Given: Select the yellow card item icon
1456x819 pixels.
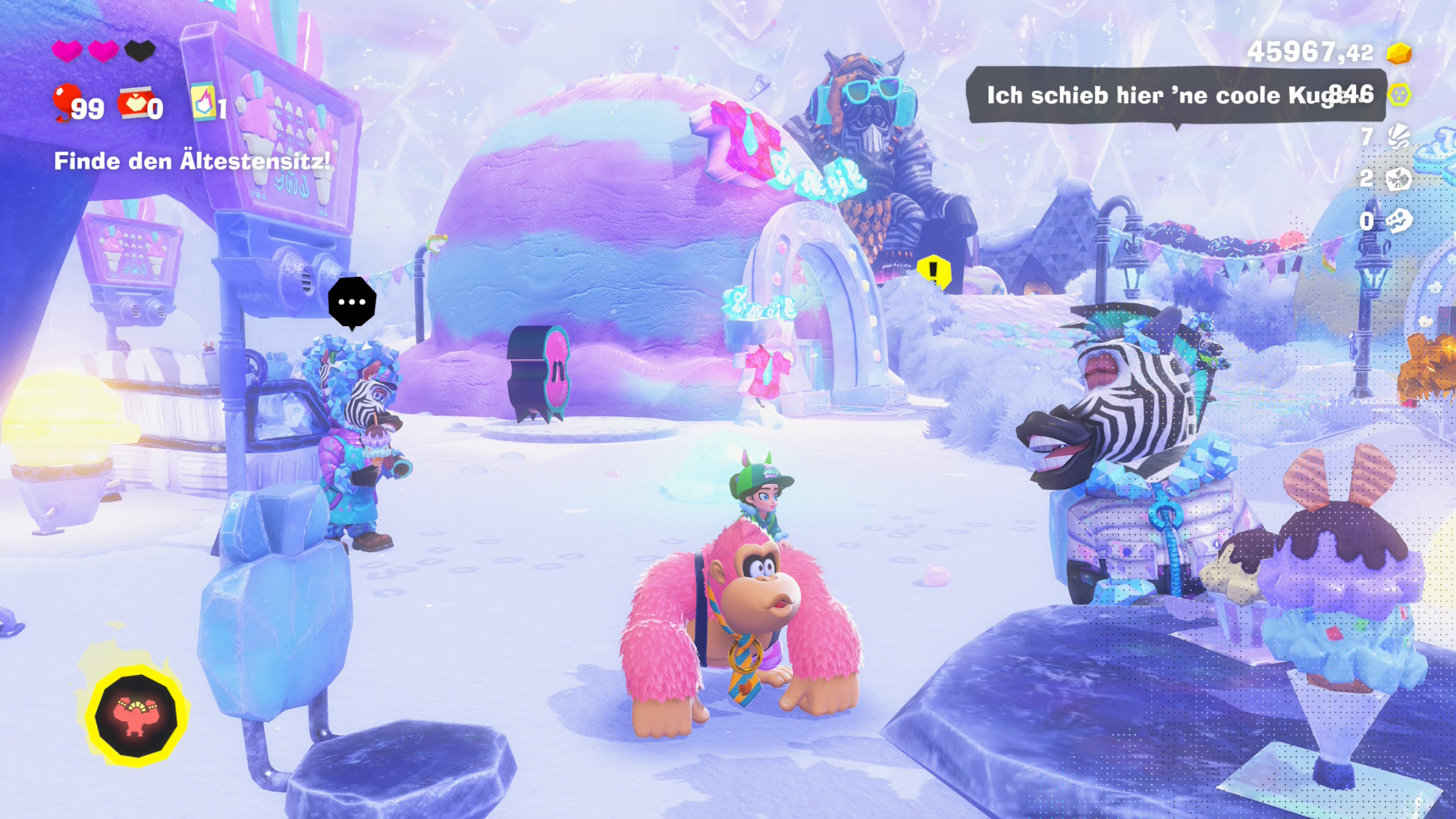Looking at the screenshot, I should point(203,102).
